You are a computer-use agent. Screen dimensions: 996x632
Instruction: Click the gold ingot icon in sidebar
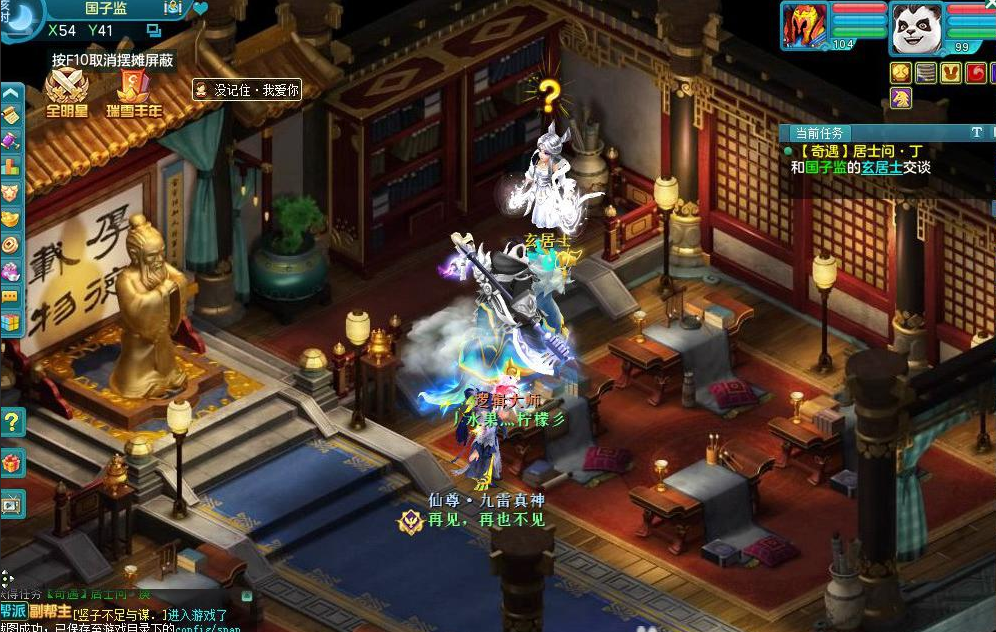click(11, 217)
